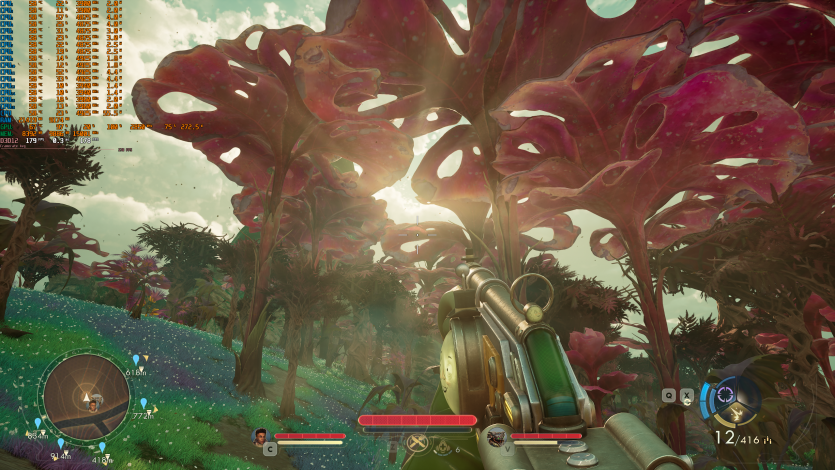Select the 772m waypoint marker
This screenshot has width=835, height=470.
pos(143,404)
